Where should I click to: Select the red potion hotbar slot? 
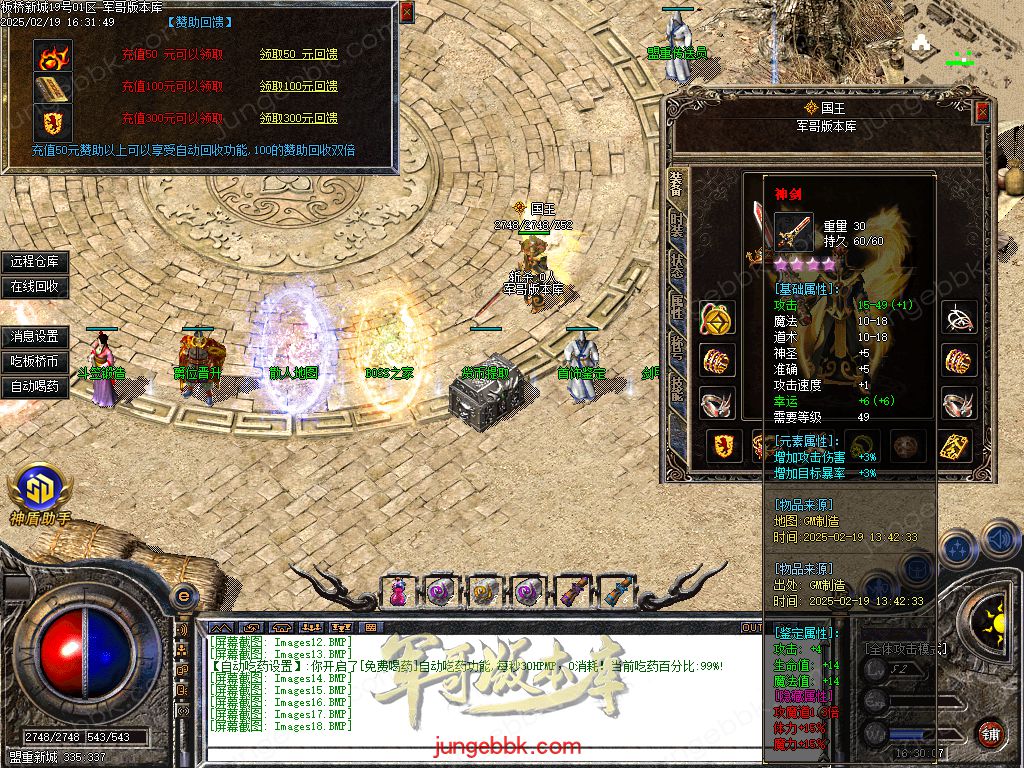pyautogui.click(x=398, y=591)
